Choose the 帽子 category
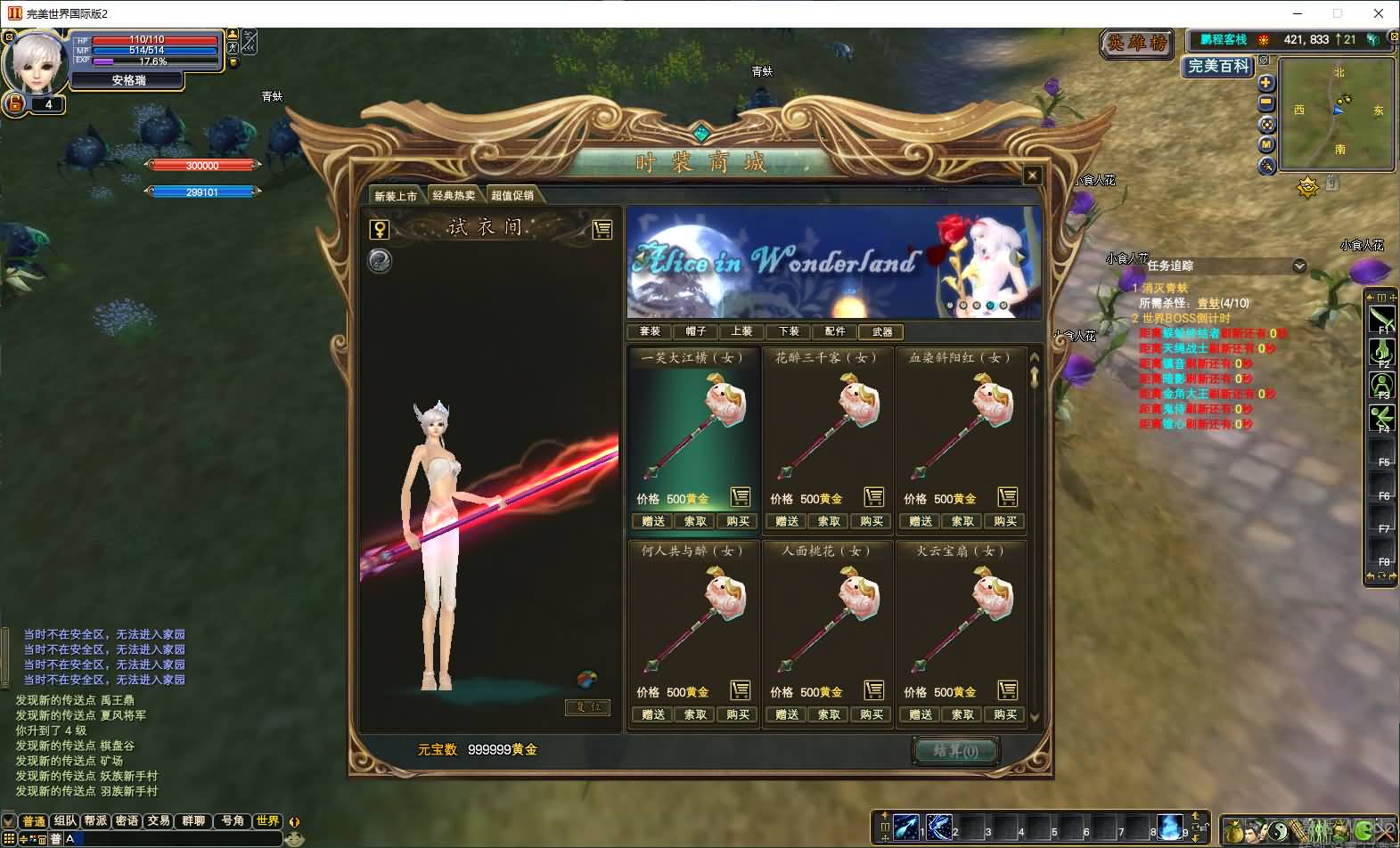 click(696, 331)
